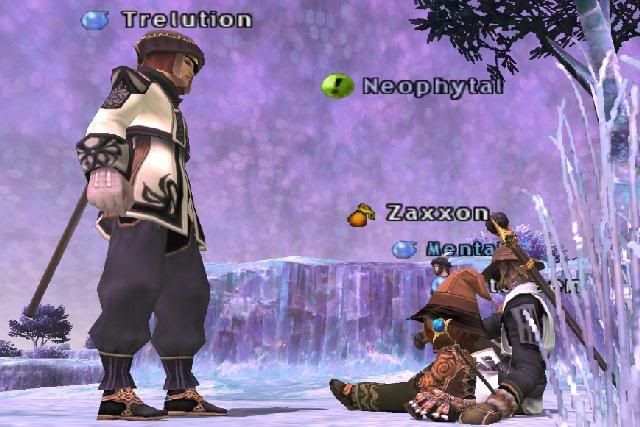
Task: Click the green icon beside Neophytal
Action: tap(338, 86)
